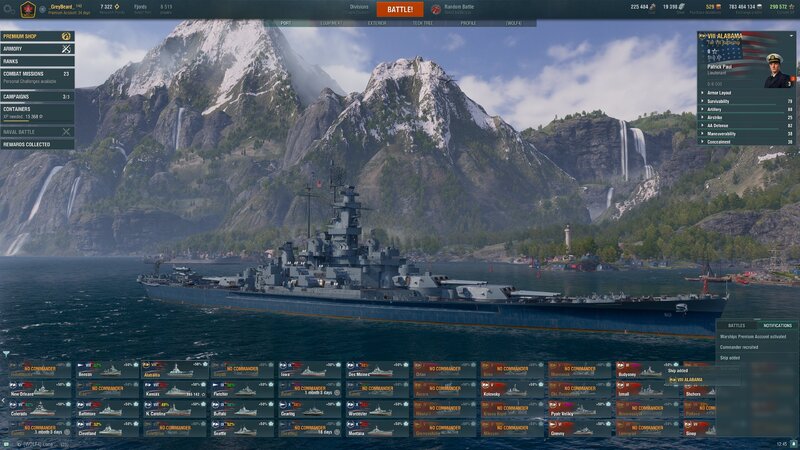
Task: Switch to the Battles tab in the notification panel
Action: click(736, 326)
